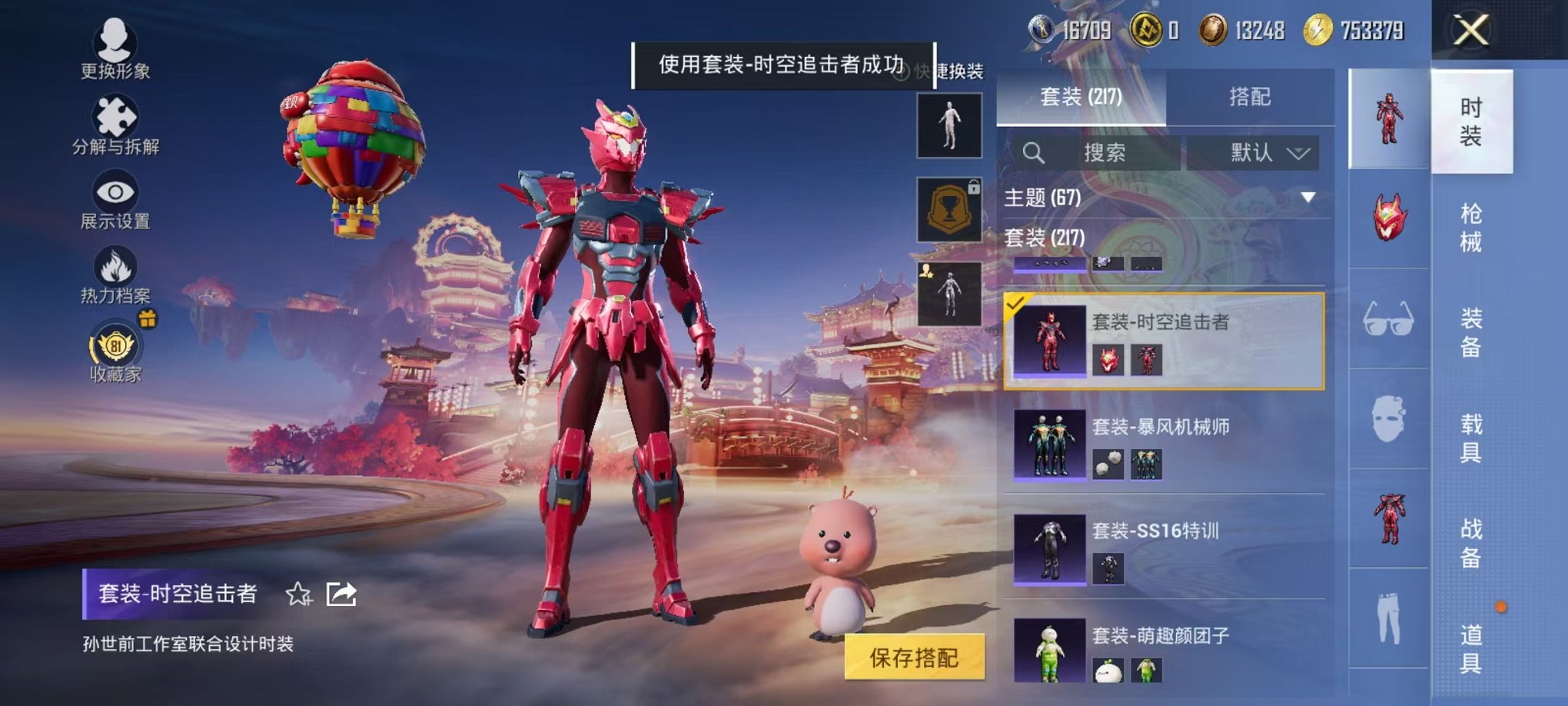Collapse the 主题 (67) section
1568x706 pixels.
click(x=1305, y=196)
